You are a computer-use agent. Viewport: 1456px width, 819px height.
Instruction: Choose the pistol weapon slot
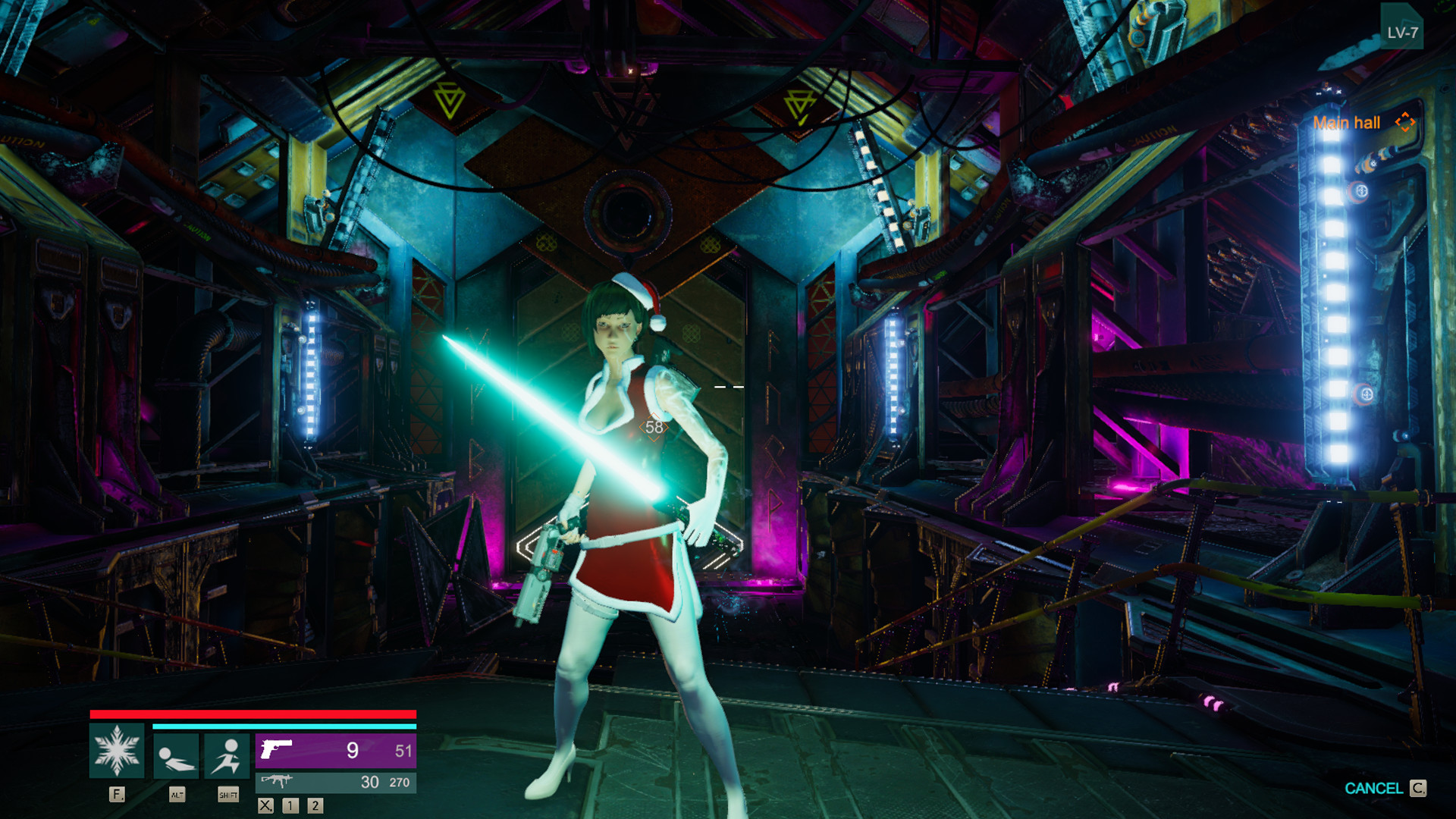pyautogui.click(x=335, y=751)
